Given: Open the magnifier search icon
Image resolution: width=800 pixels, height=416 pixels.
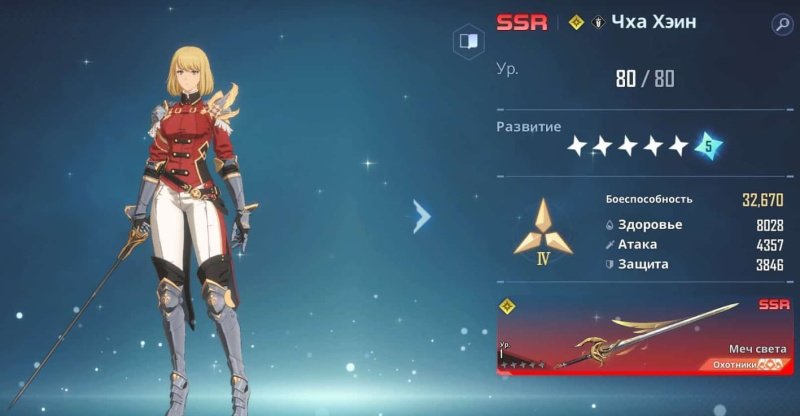Looking at the screenshot, I should [x=782, y=24].
